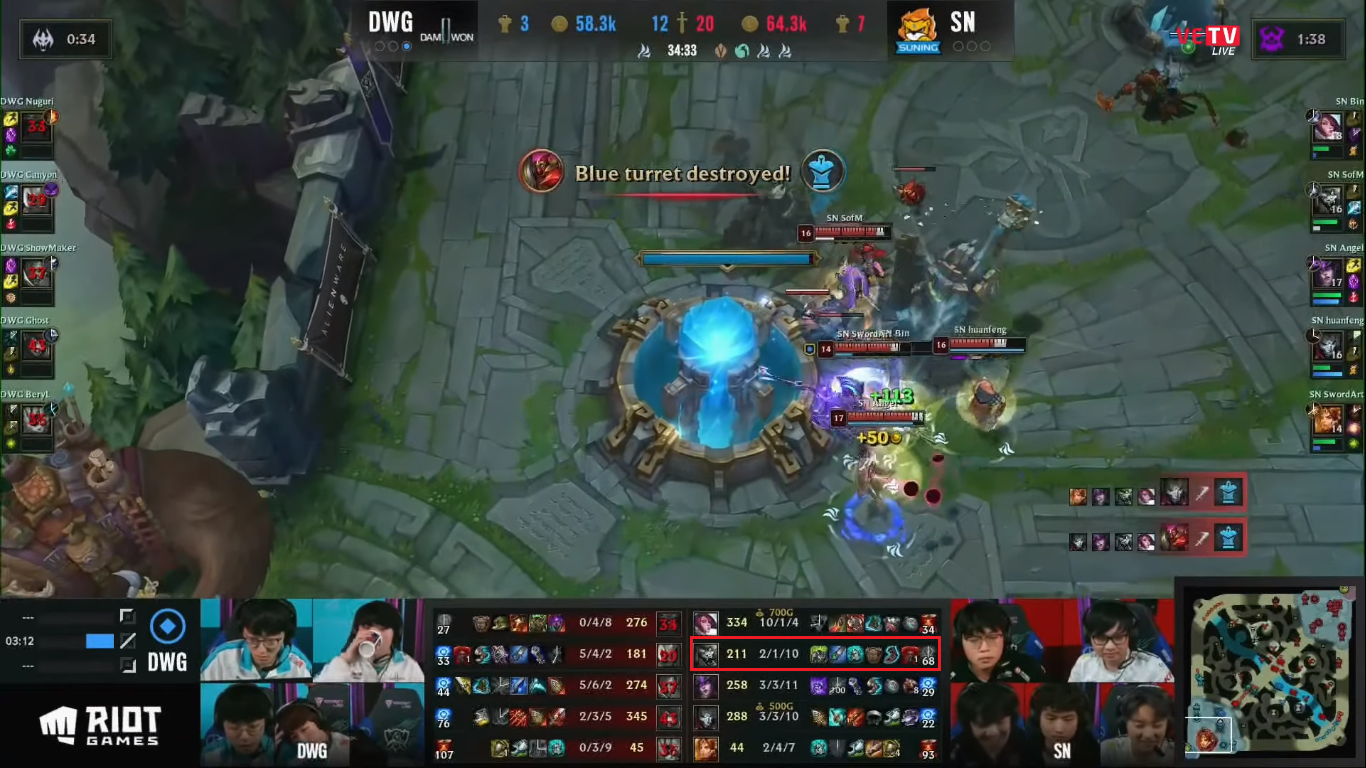
Task: Pick DWG Beryl's sidebar champion portrait
Action: tap(36, 418)
